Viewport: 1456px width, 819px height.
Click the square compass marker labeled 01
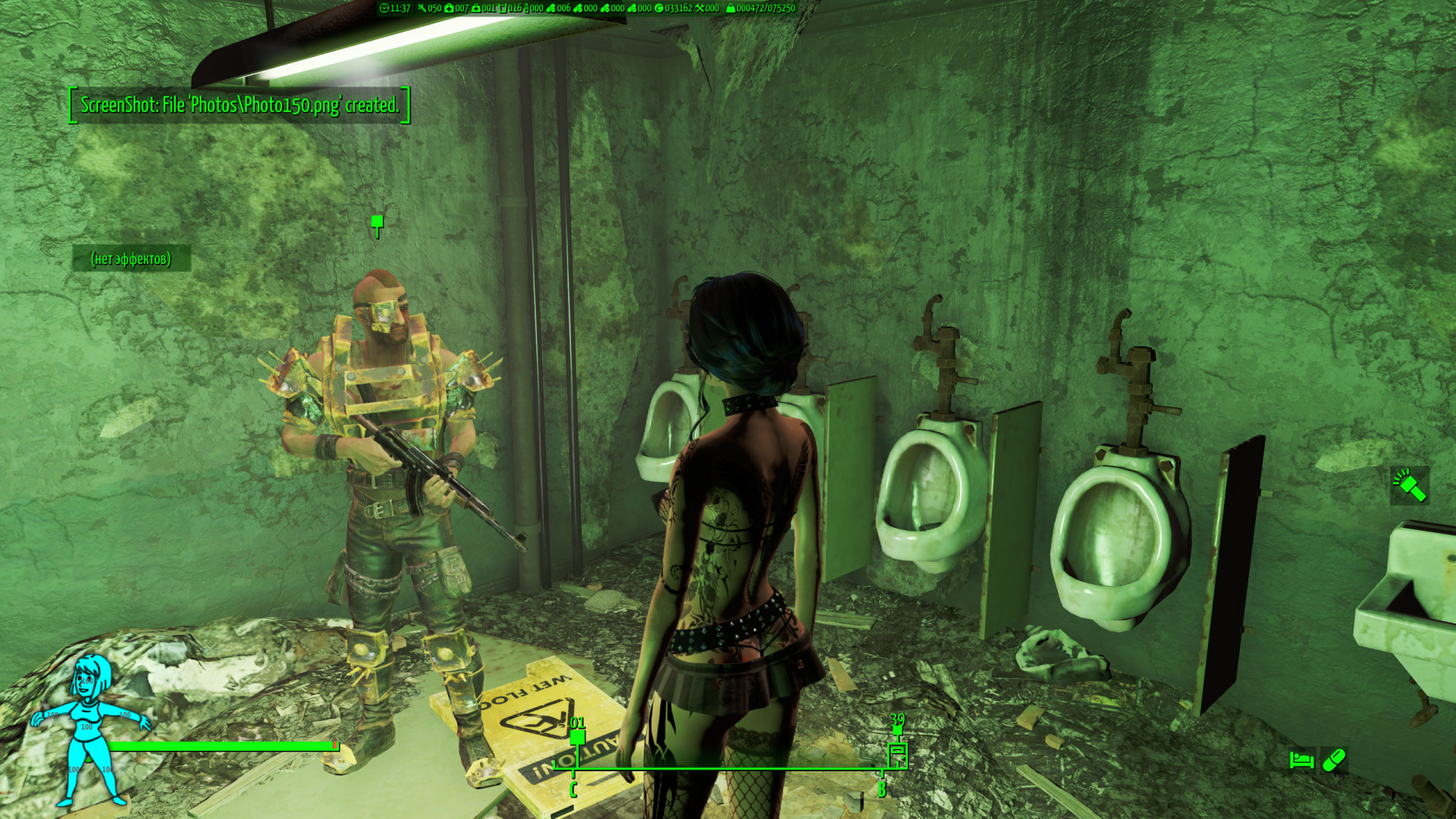[577, 737]
